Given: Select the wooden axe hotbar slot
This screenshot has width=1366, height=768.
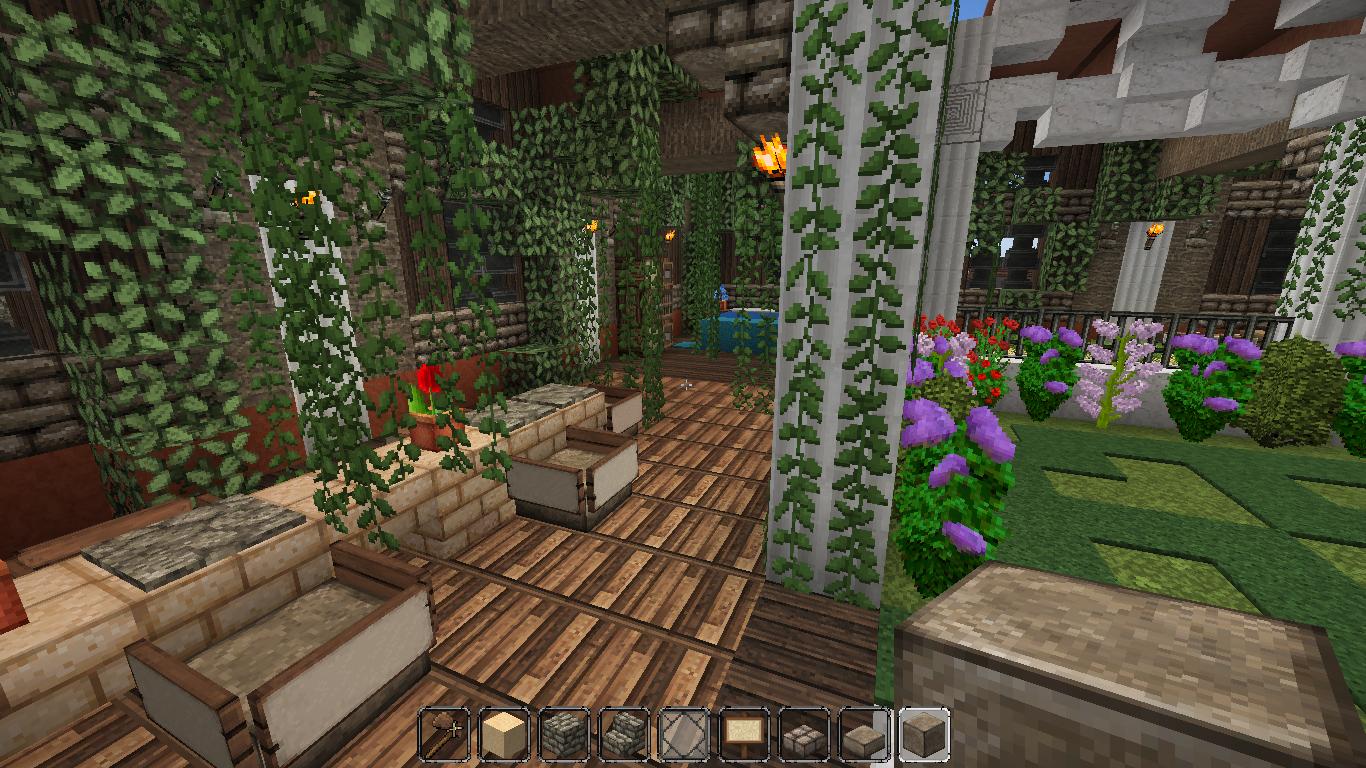Looking at the screenshot, I should [445, 734].
